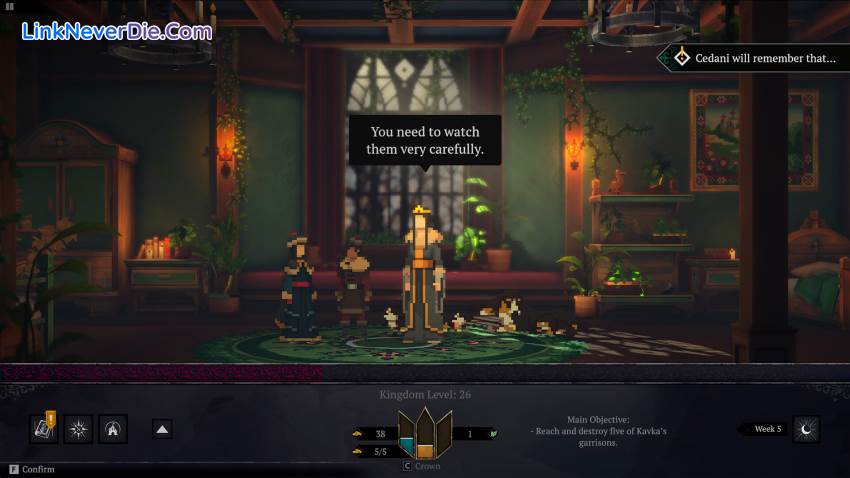This screenshot has height=478, width=850.
Task: Open the cards icon with alert badge
Action: coord(44,429)
